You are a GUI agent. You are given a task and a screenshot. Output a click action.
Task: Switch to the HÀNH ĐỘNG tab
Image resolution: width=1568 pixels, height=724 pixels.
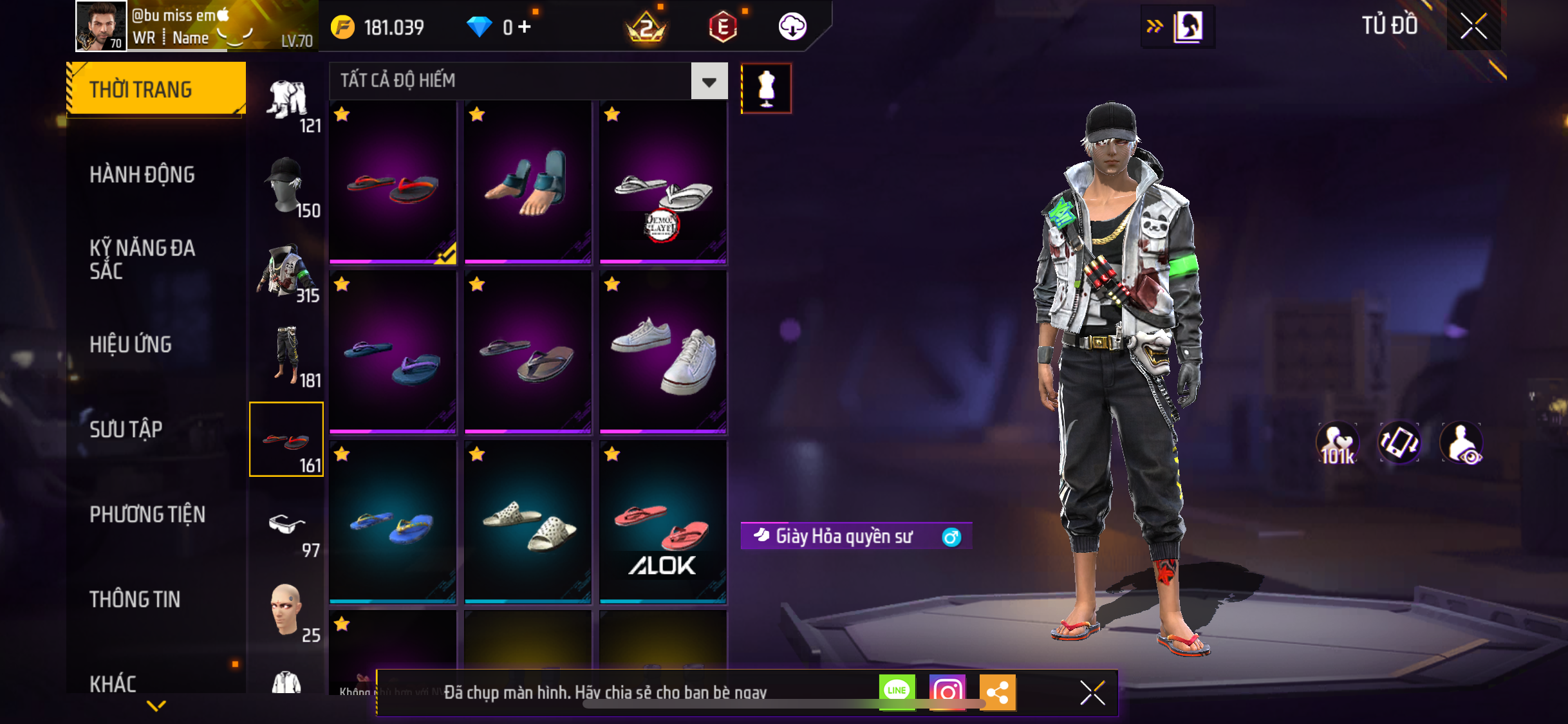(142, 174)
